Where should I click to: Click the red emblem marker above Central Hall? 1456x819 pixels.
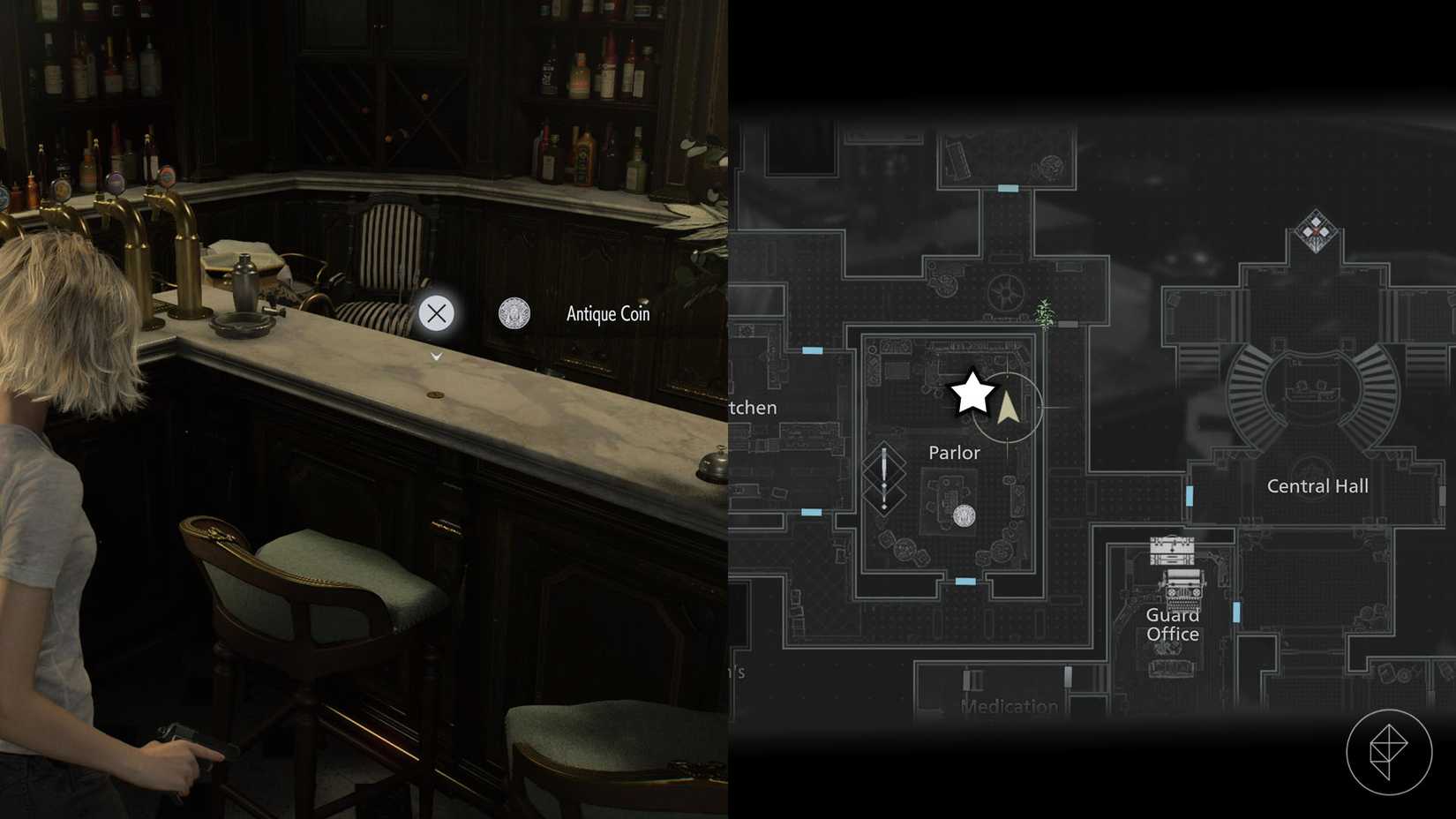pyautogui.click(x=1316, y=231)
